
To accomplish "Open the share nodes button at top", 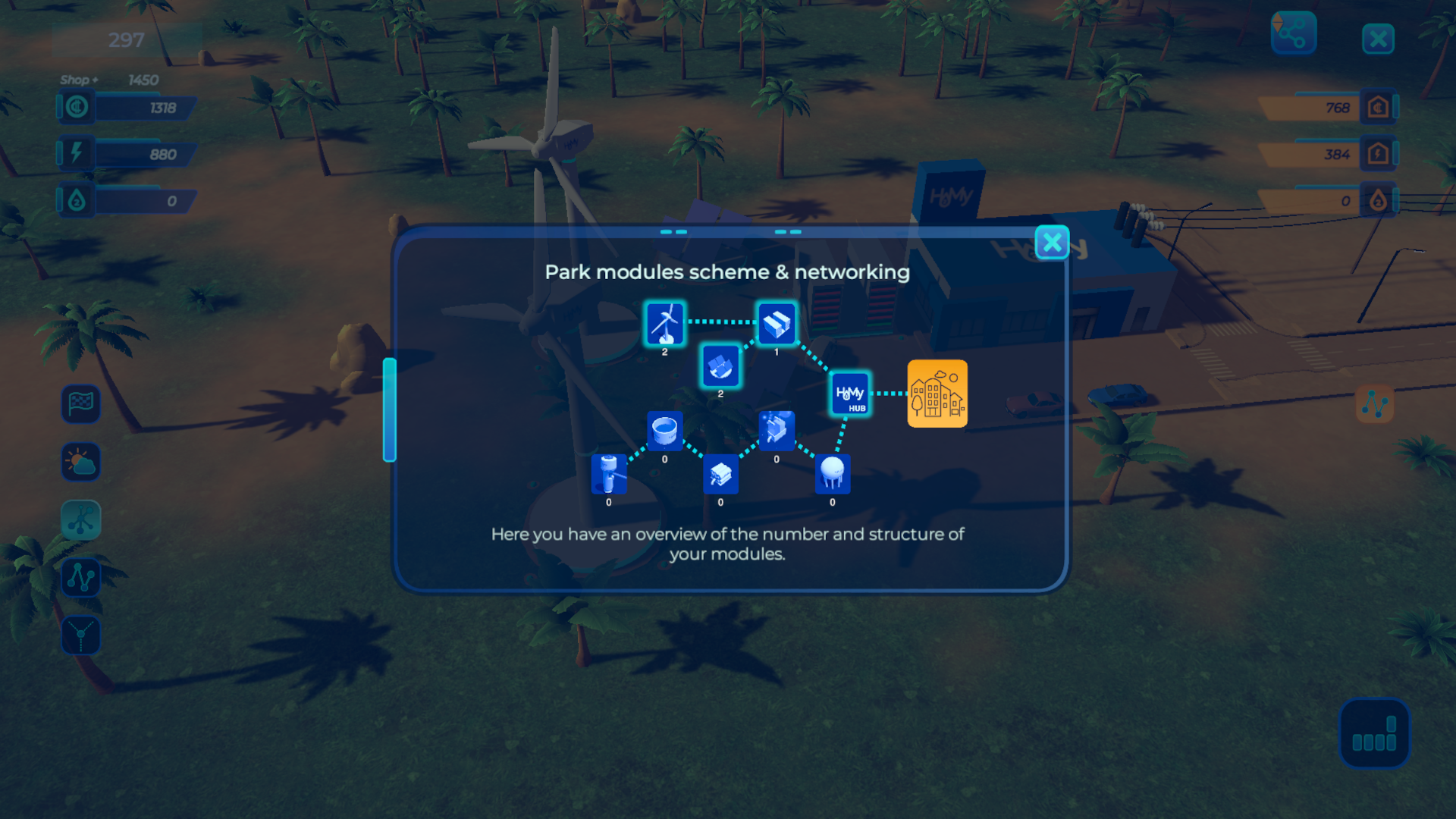I will 1294,34.
